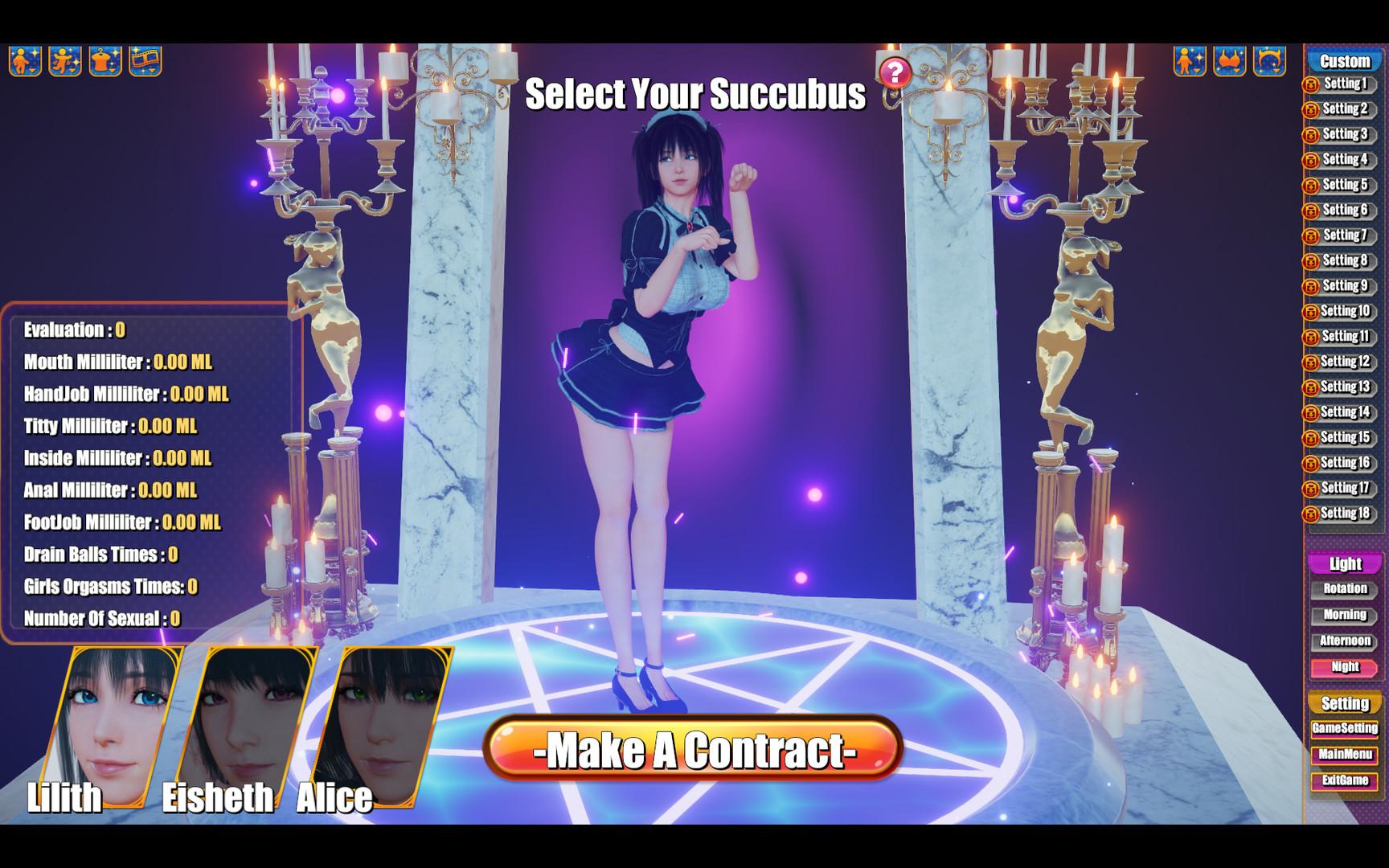Image resolution: width=1389 pixels, height=868 pixels.
Task: Expand the Setting section header
Action: pyautogui.click(x=1343, y=702)
